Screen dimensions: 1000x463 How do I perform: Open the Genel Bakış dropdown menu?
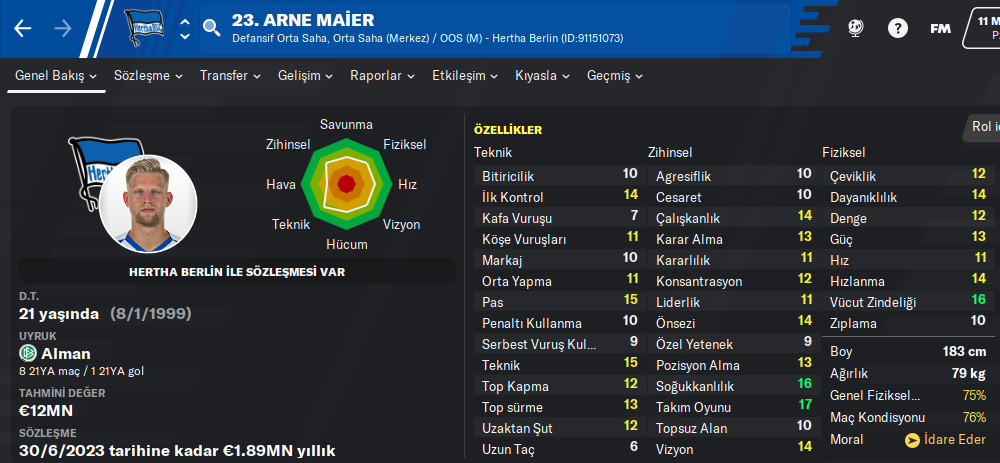coord(56,76)
